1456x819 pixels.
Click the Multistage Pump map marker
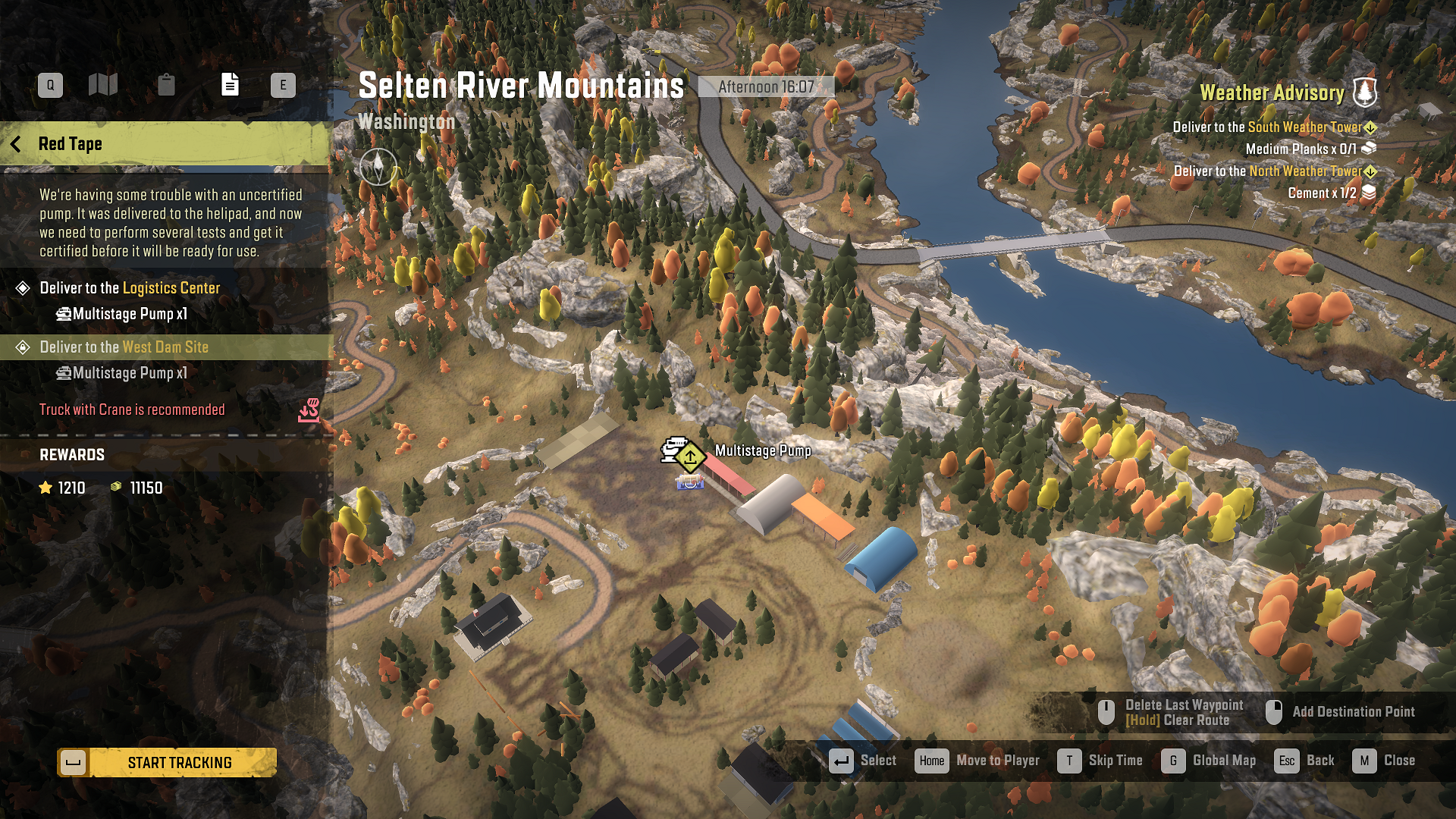(690, 457)
